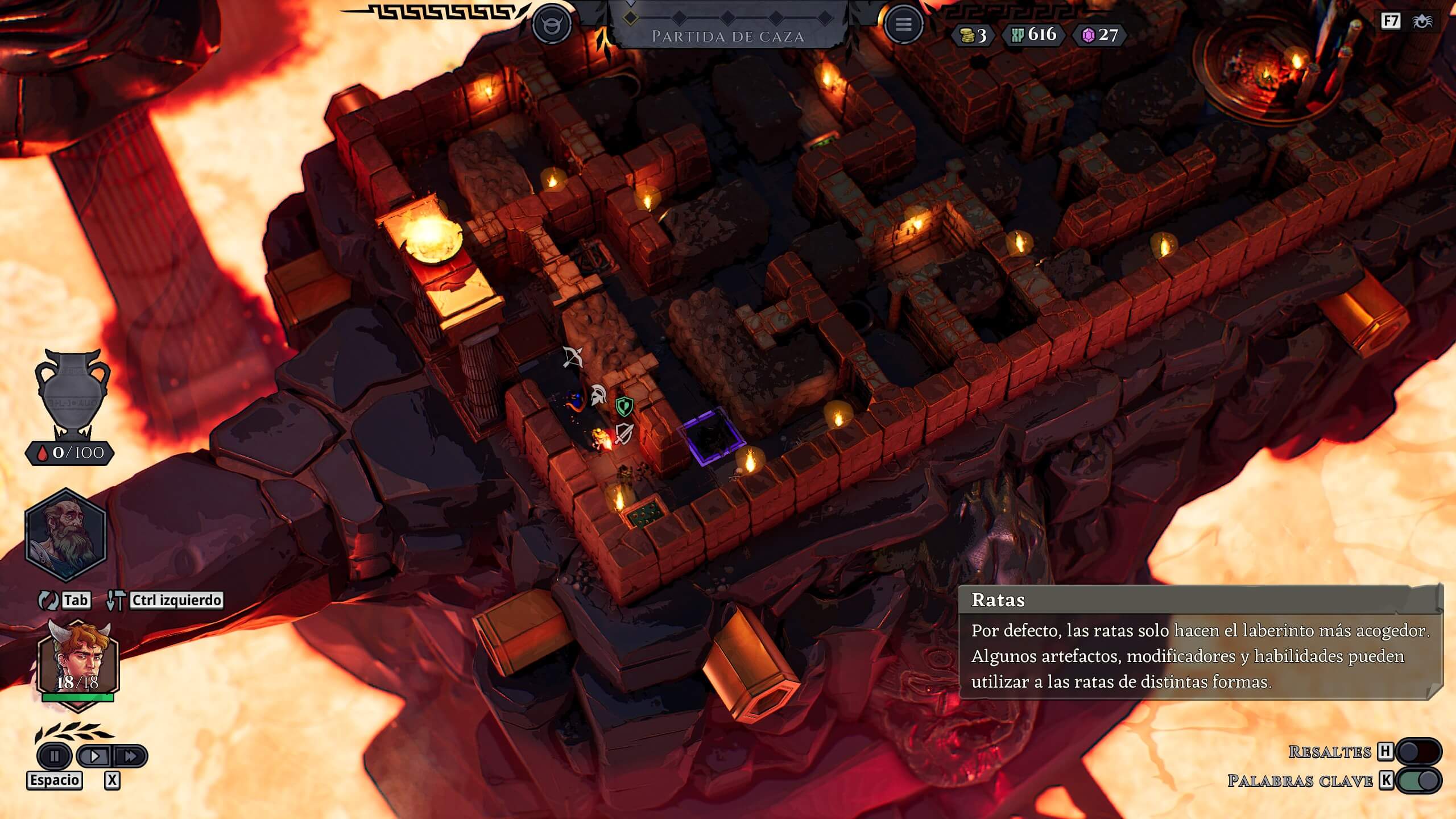The width and height of the screenshot is (1456, 819).
Task: Click the blood amphora vase icon
Action: click(x=72, y=394)
